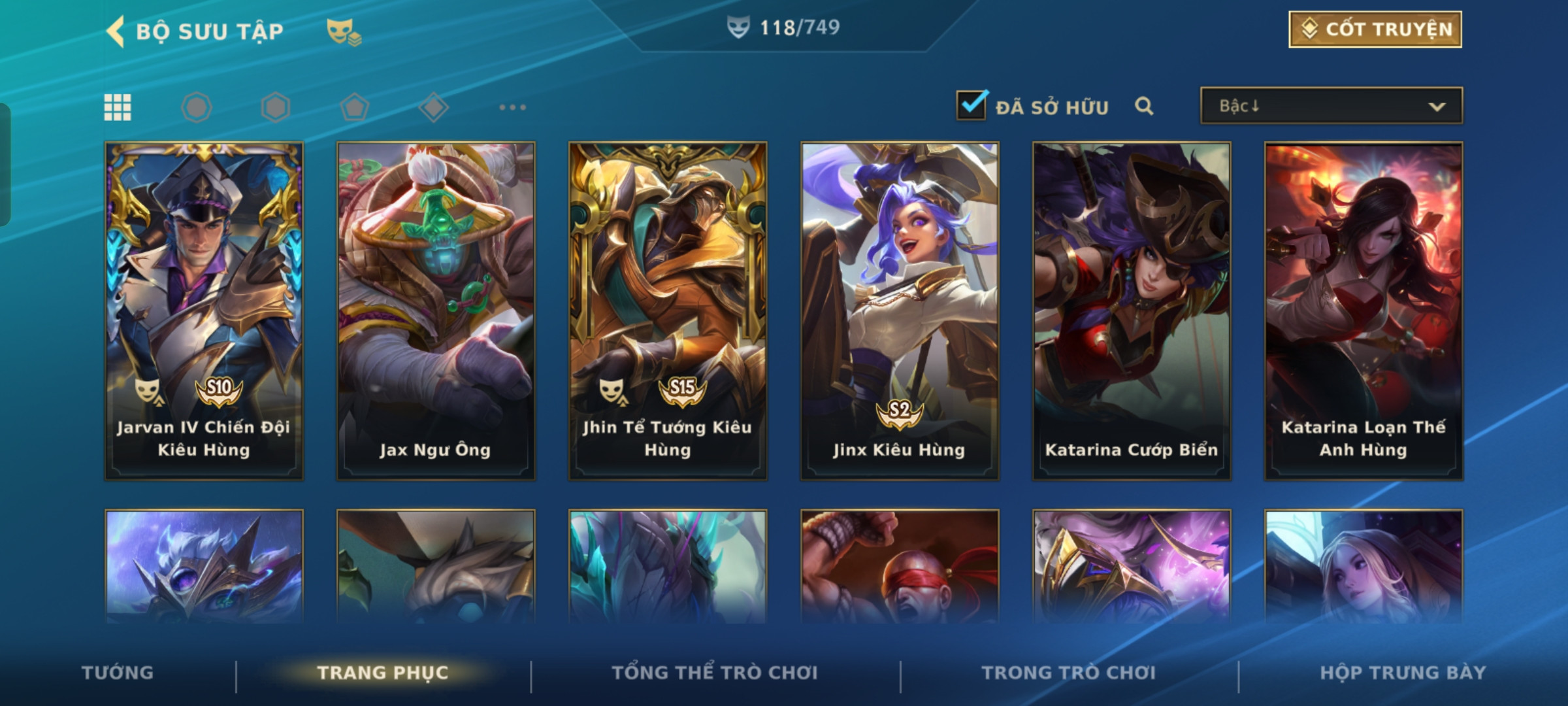Open the skin search magnifier
The width and height of the screenshot is (1568, 706).
[x=1143, y=106]
